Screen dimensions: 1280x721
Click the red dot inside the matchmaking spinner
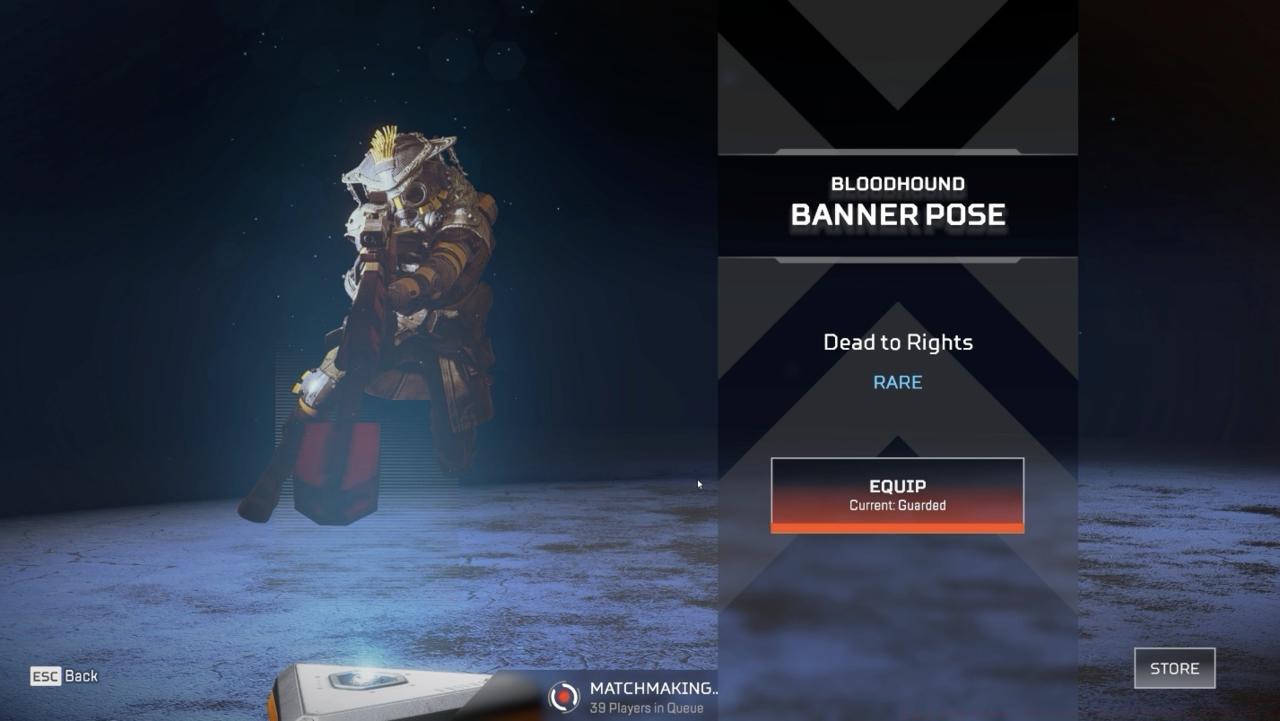coord(563,696)
